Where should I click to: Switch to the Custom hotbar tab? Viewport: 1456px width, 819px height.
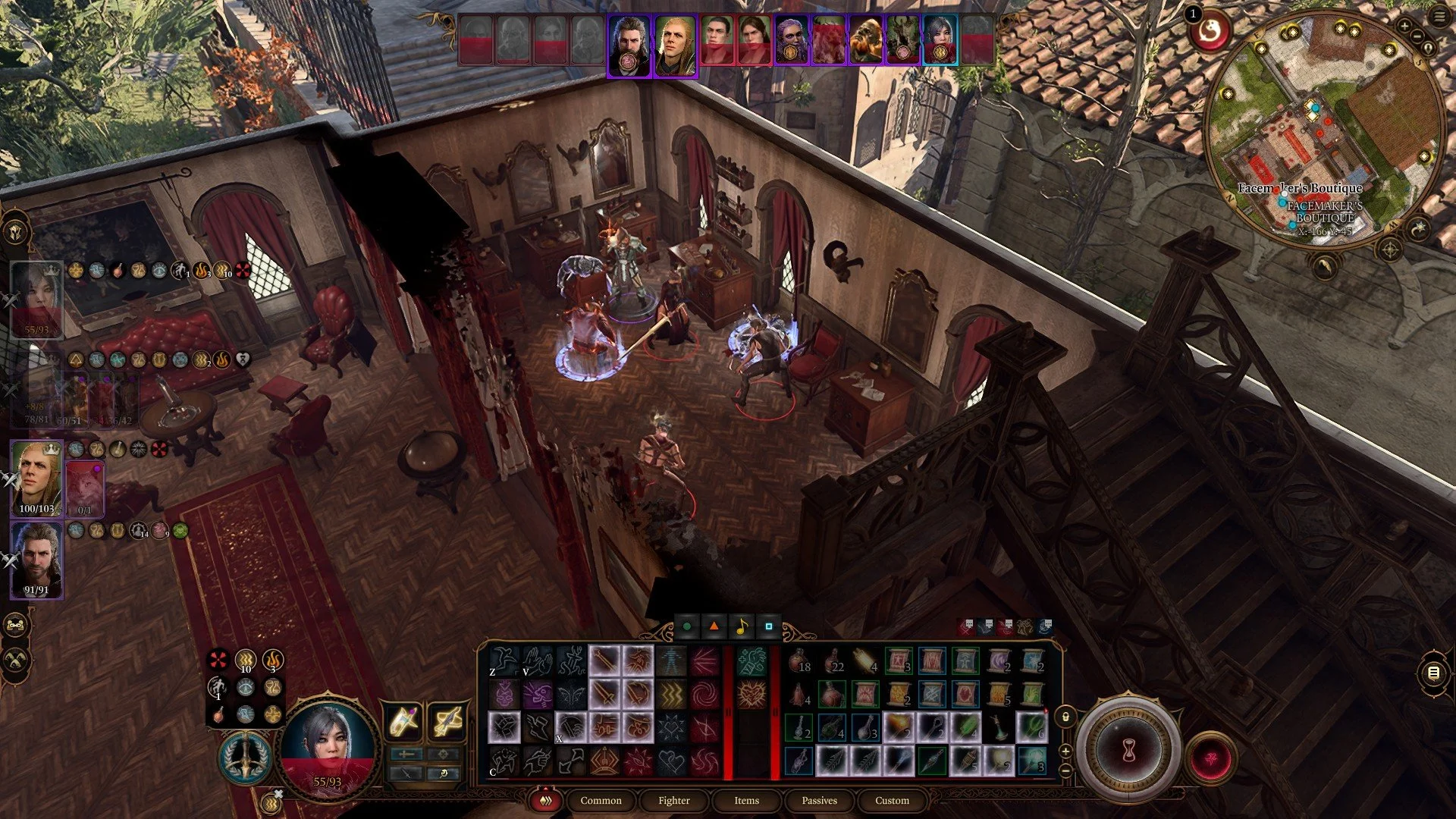(892, 800)
